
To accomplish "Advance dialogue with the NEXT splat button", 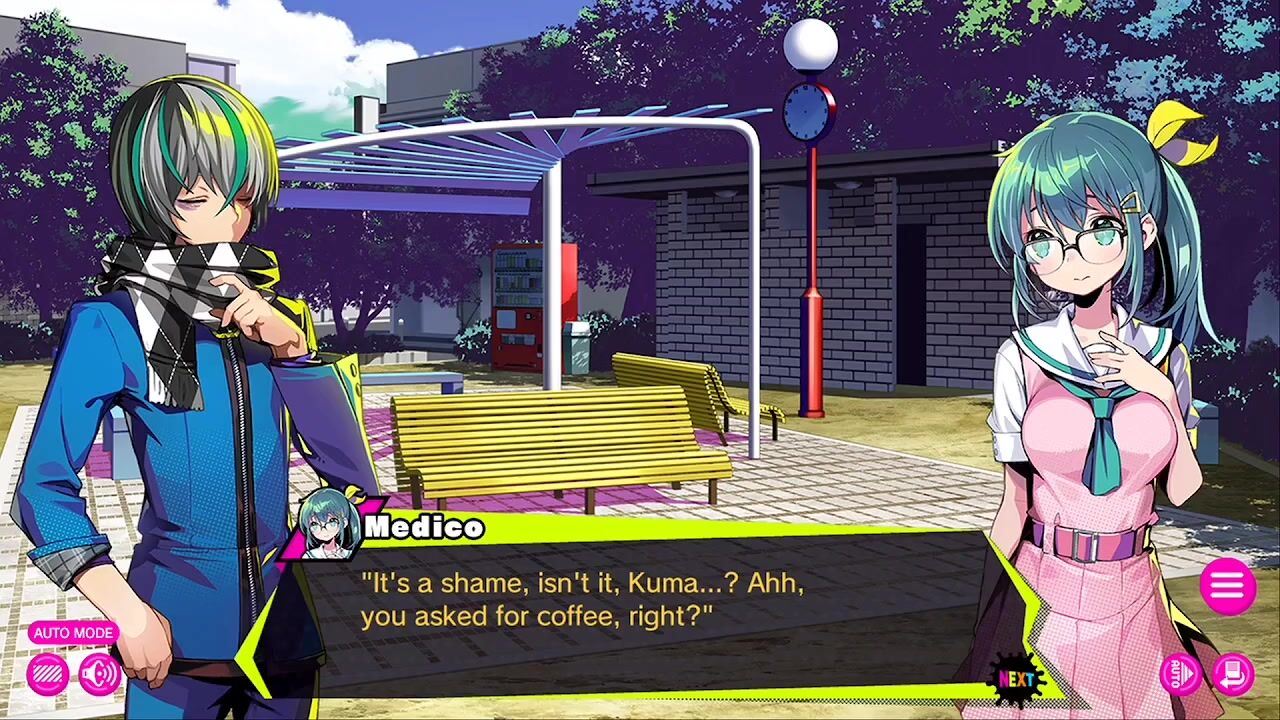I will (x=1018, y=680).
